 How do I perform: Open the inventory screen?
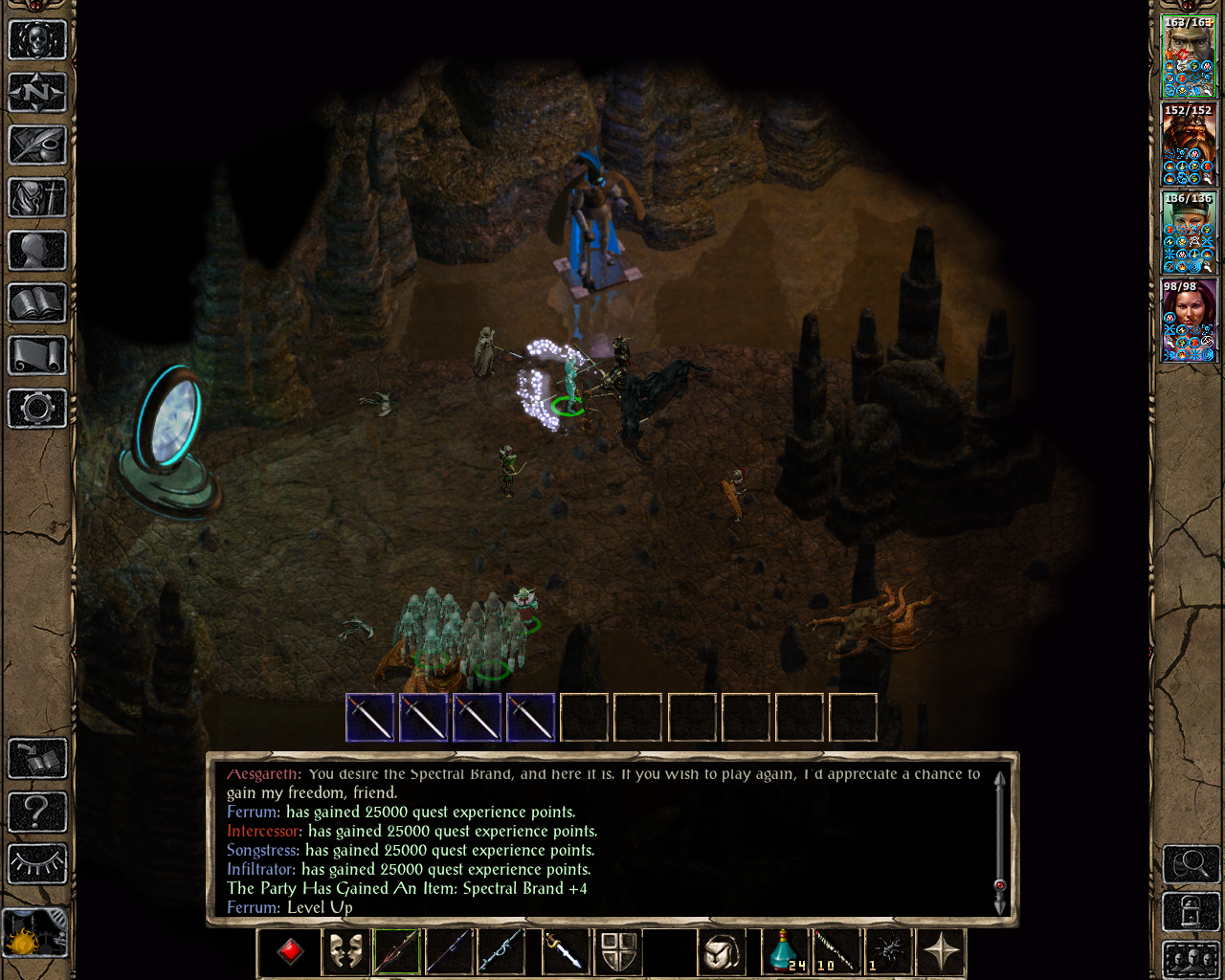(37, 198)
